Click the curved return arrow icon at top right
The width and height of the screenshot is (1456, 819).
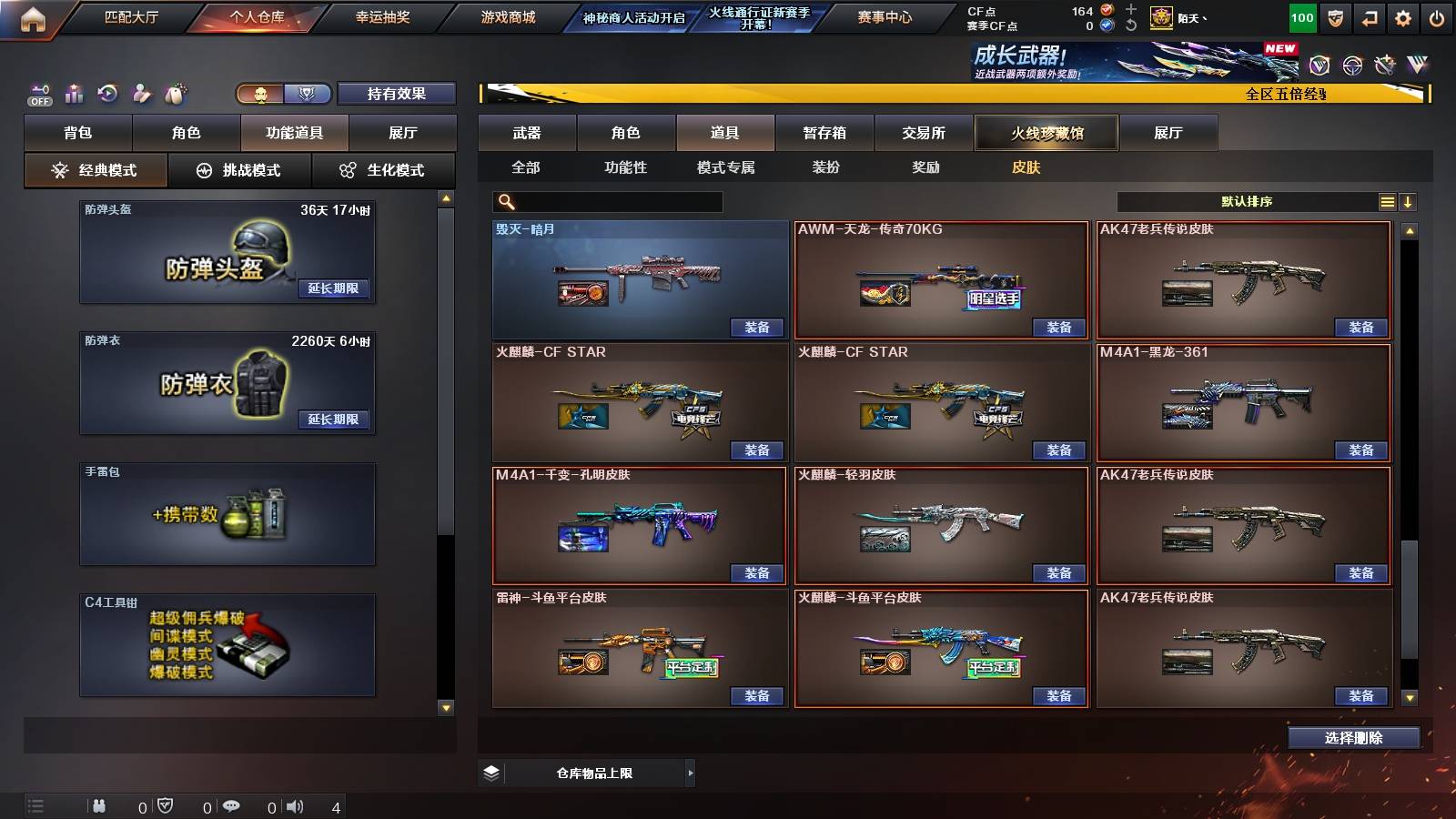[1370, 16]
